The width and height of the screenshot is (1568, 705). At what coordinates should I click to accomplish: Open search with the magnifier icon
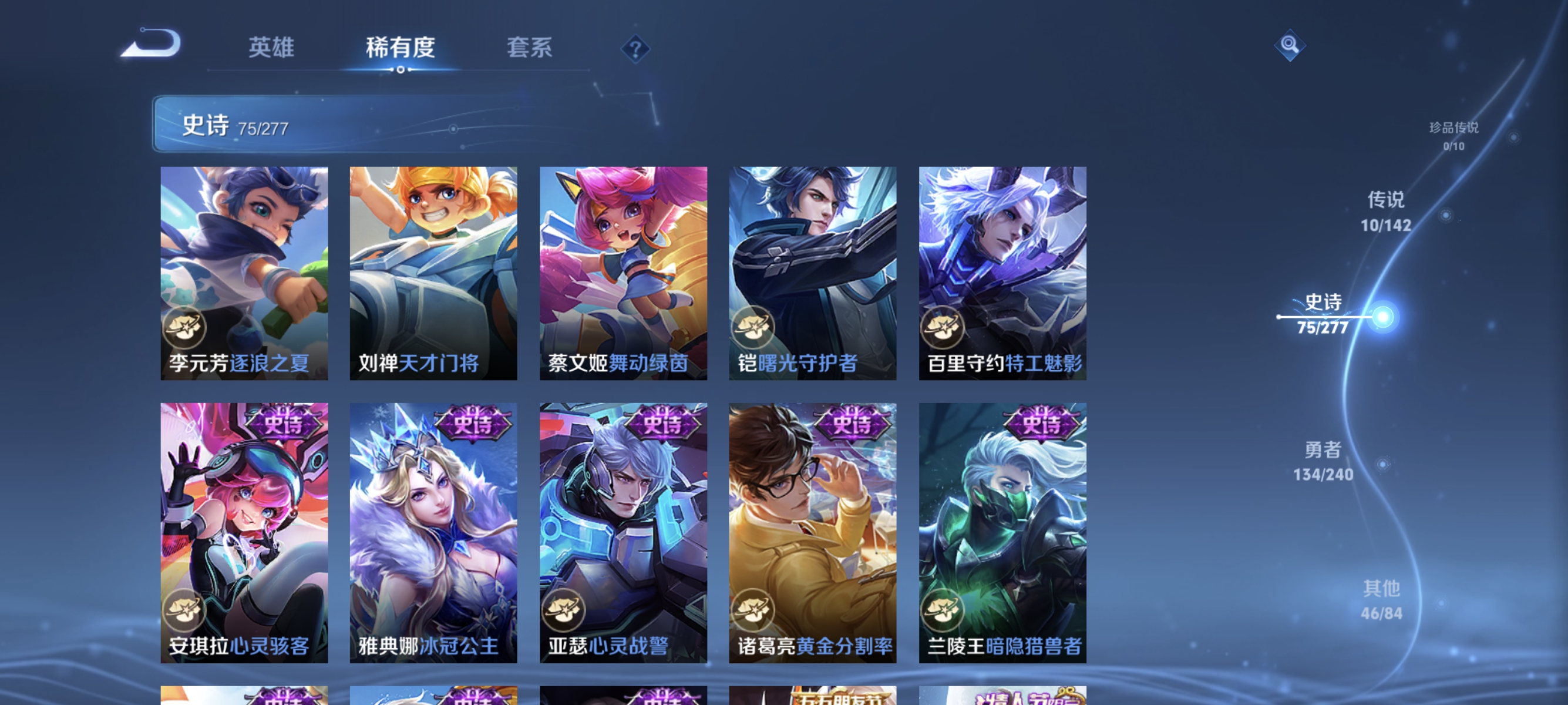1290,45
